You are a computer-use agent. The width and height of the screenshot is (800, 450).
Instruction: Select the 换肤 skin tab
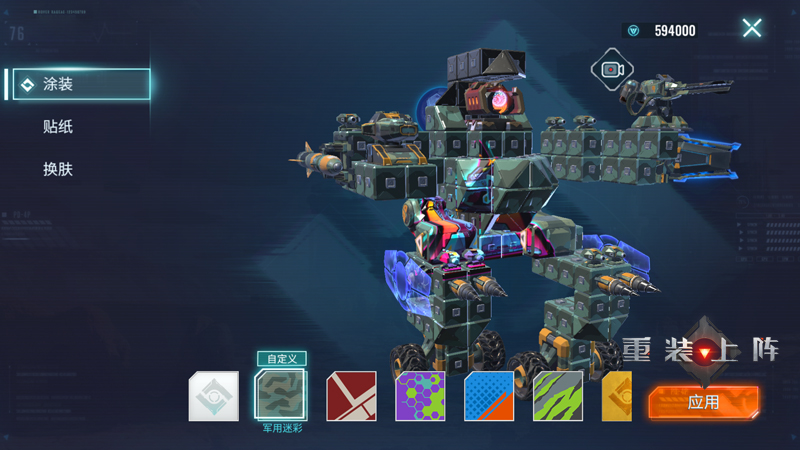tap(58, 170)
